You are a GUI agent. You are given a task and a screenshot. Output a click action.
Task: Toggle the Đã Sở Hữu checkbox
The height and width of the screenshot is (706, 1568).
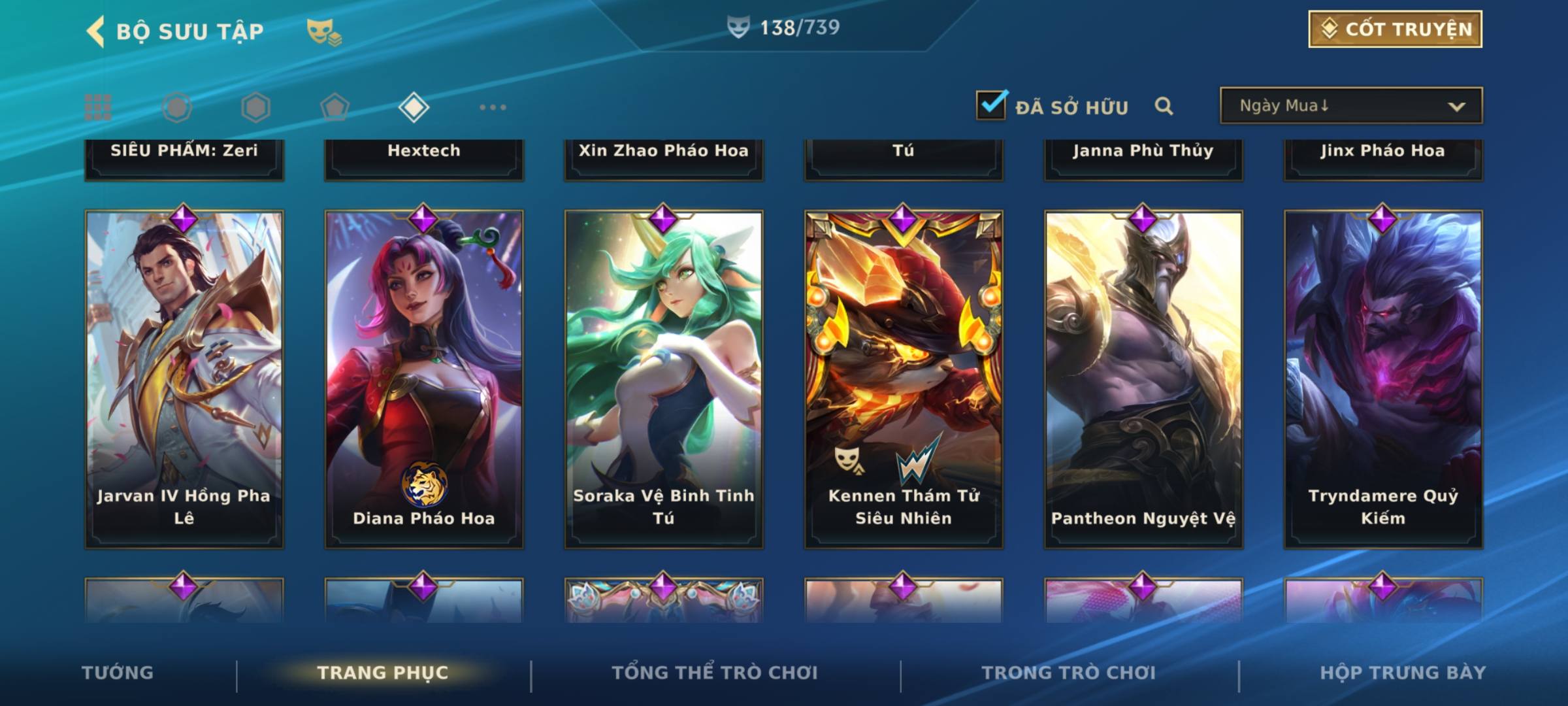coord(991,105)
